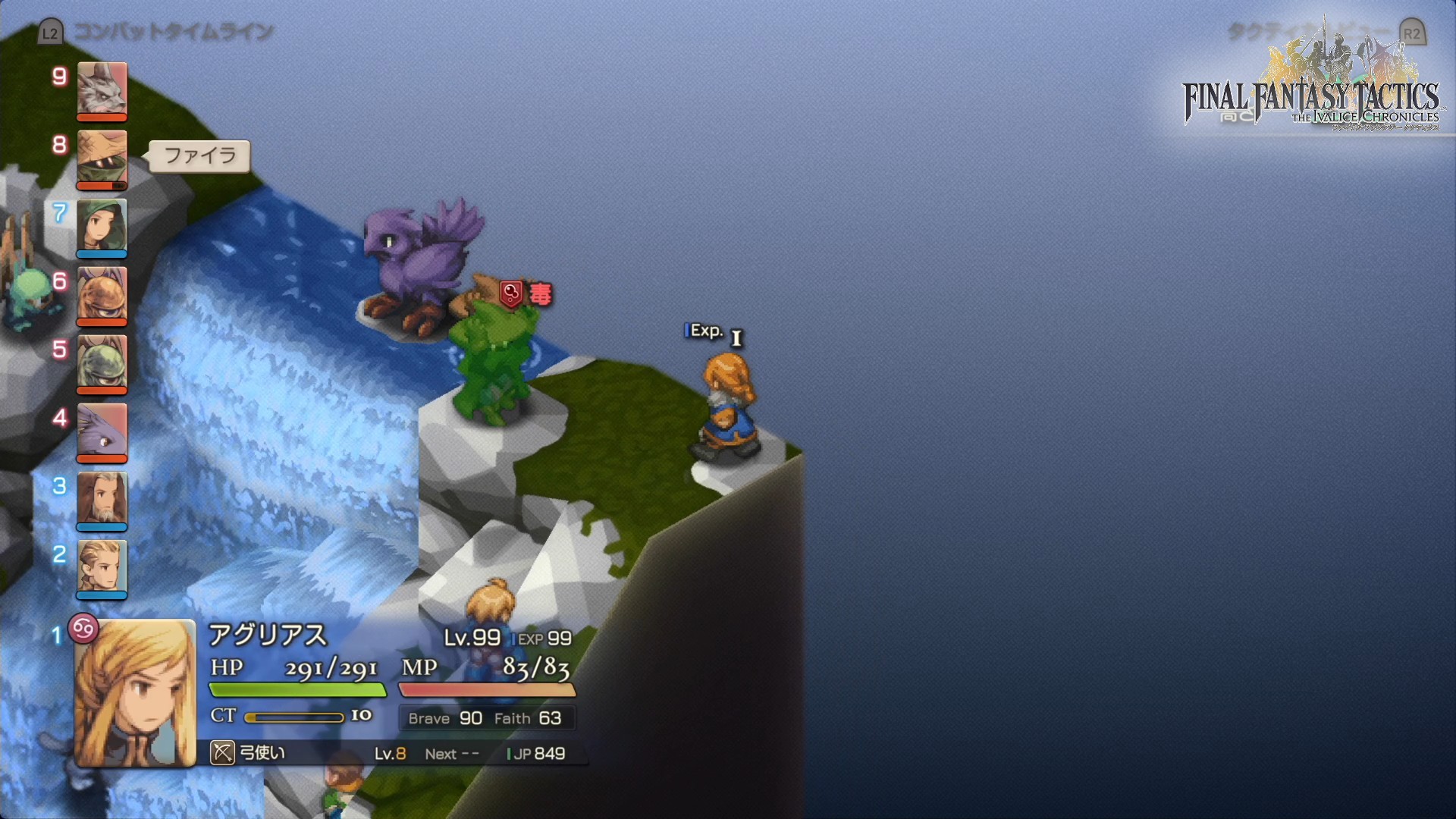Choose the green-hooded woman's timeline portrait
Screen dimensions: 1456x819
point(102,226)
